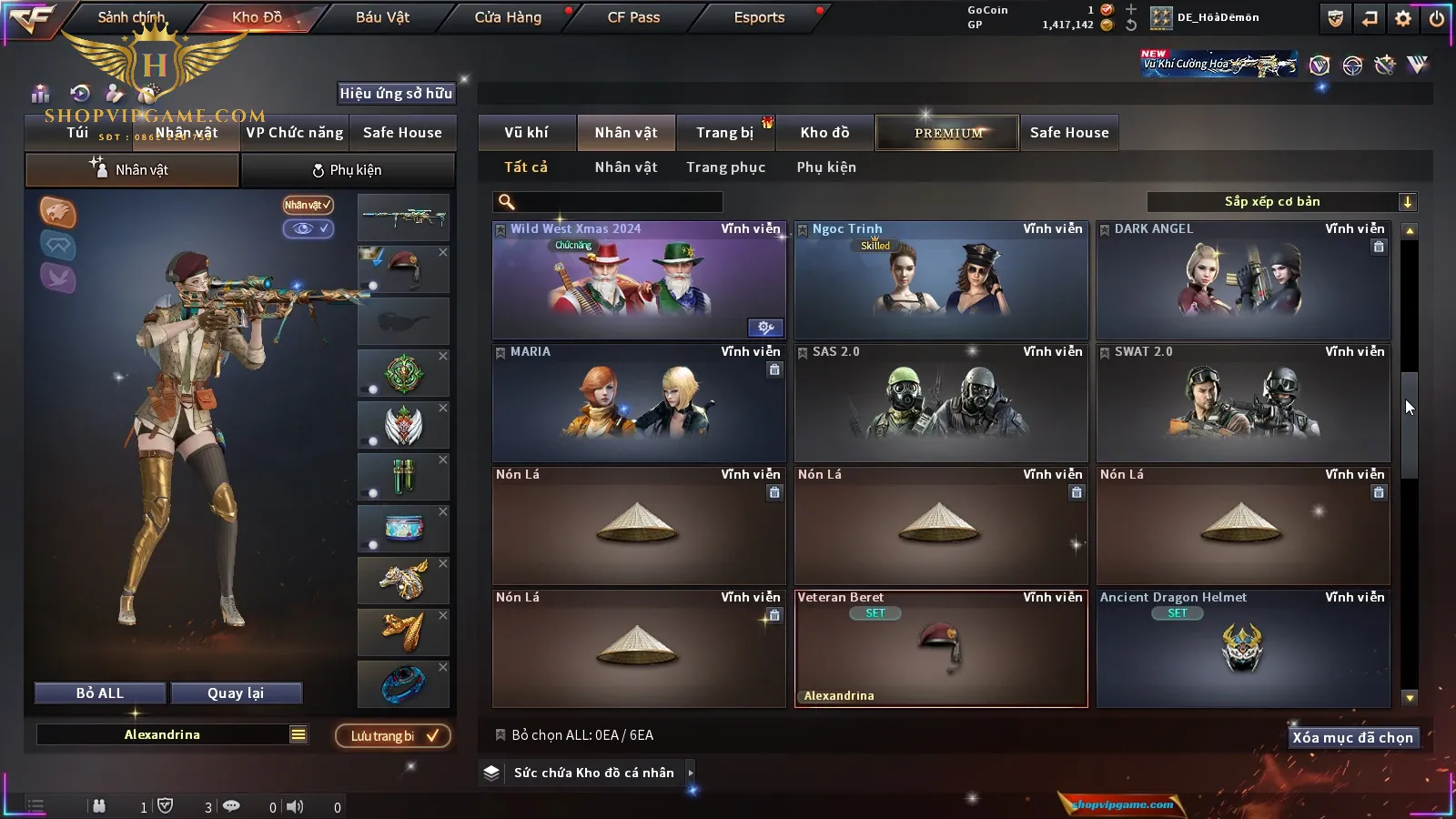1456x819 pixels.
Task: Open the Esports menu
Action: click(x=759, y=17)
